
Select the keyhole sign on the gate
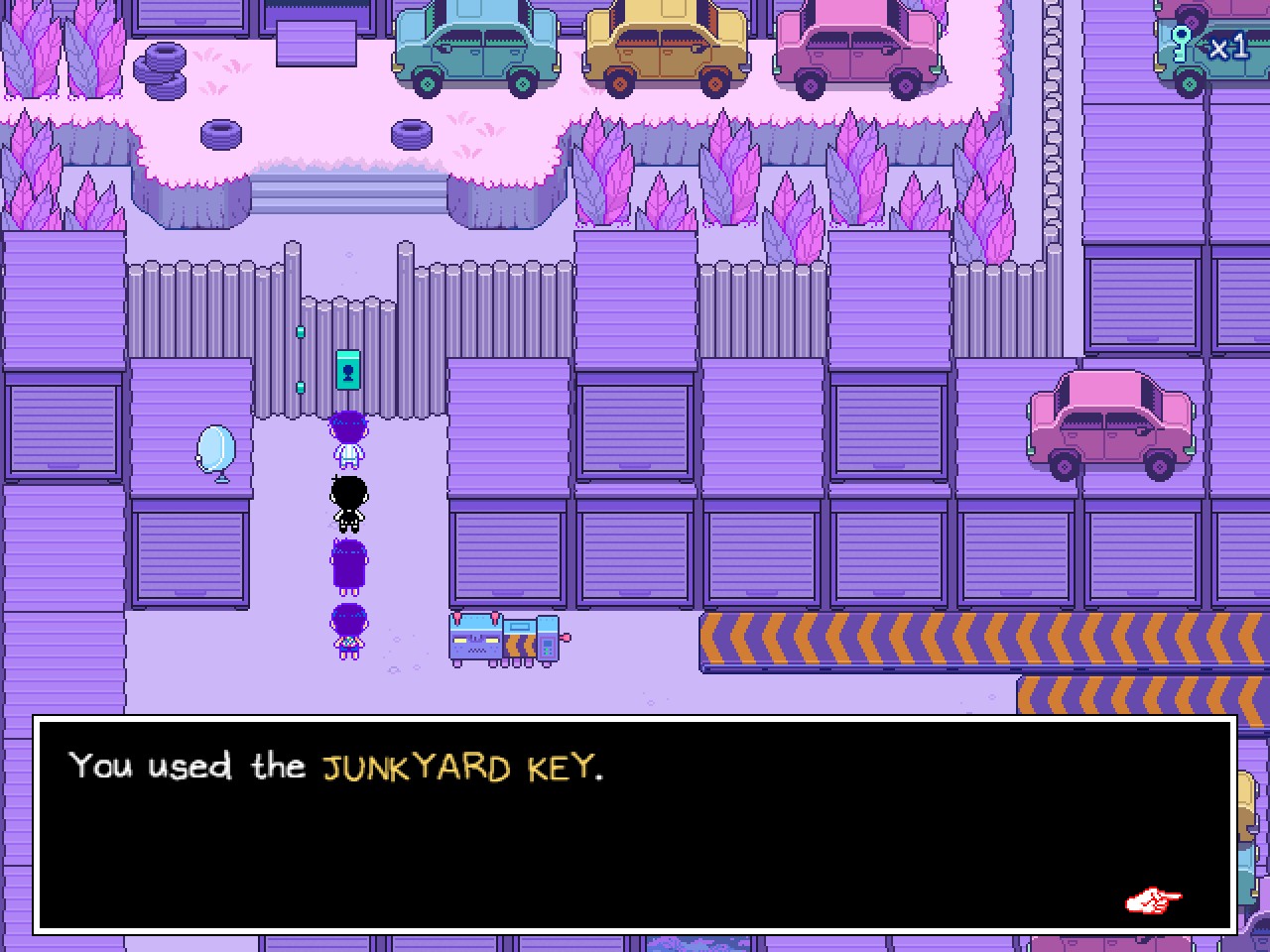click(x=347, y=369)
